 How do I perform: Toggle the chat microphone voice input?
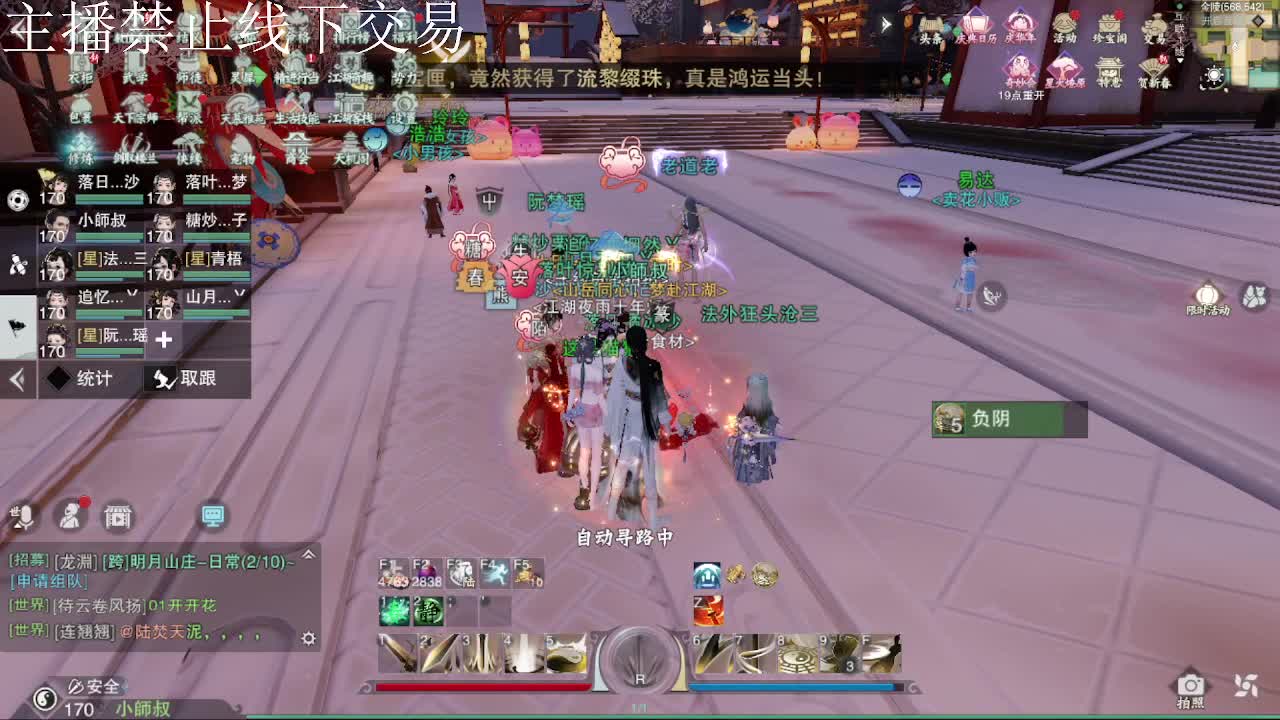click(x=24, y=517)
